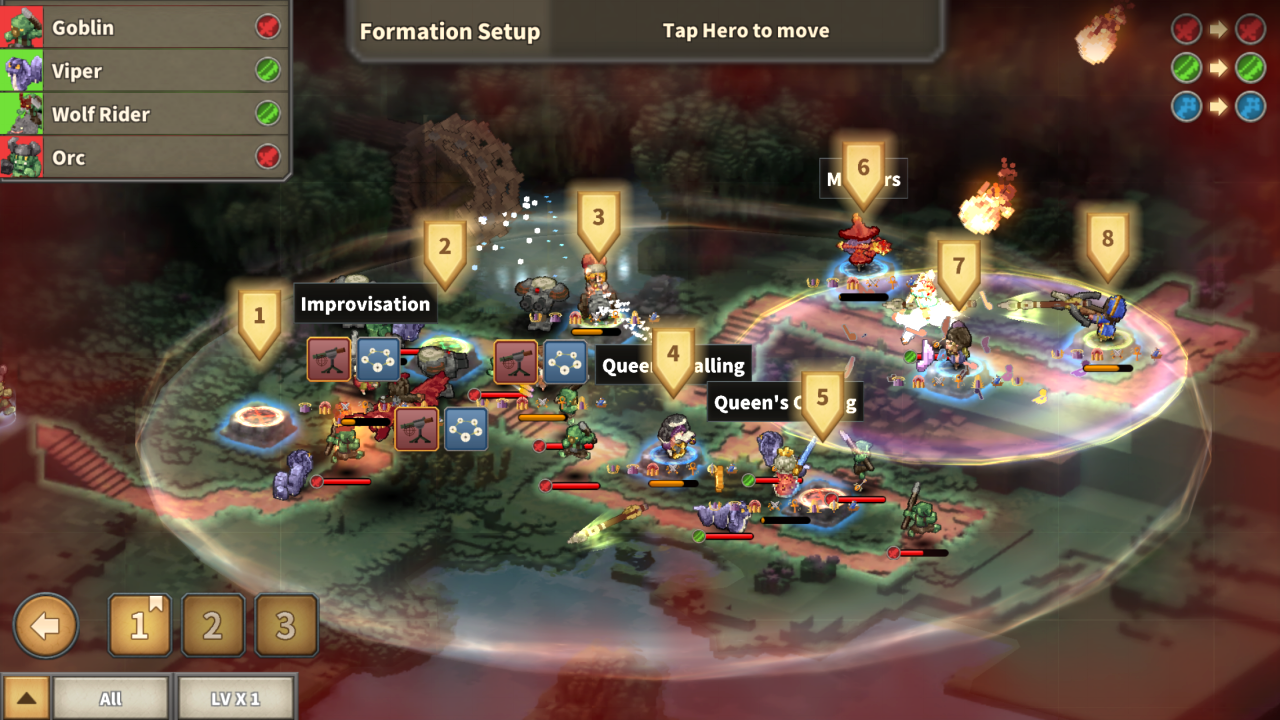Click the Formation Setup header
The image size is (1280, 720).
pyautogui.click(x=450, y=32)
